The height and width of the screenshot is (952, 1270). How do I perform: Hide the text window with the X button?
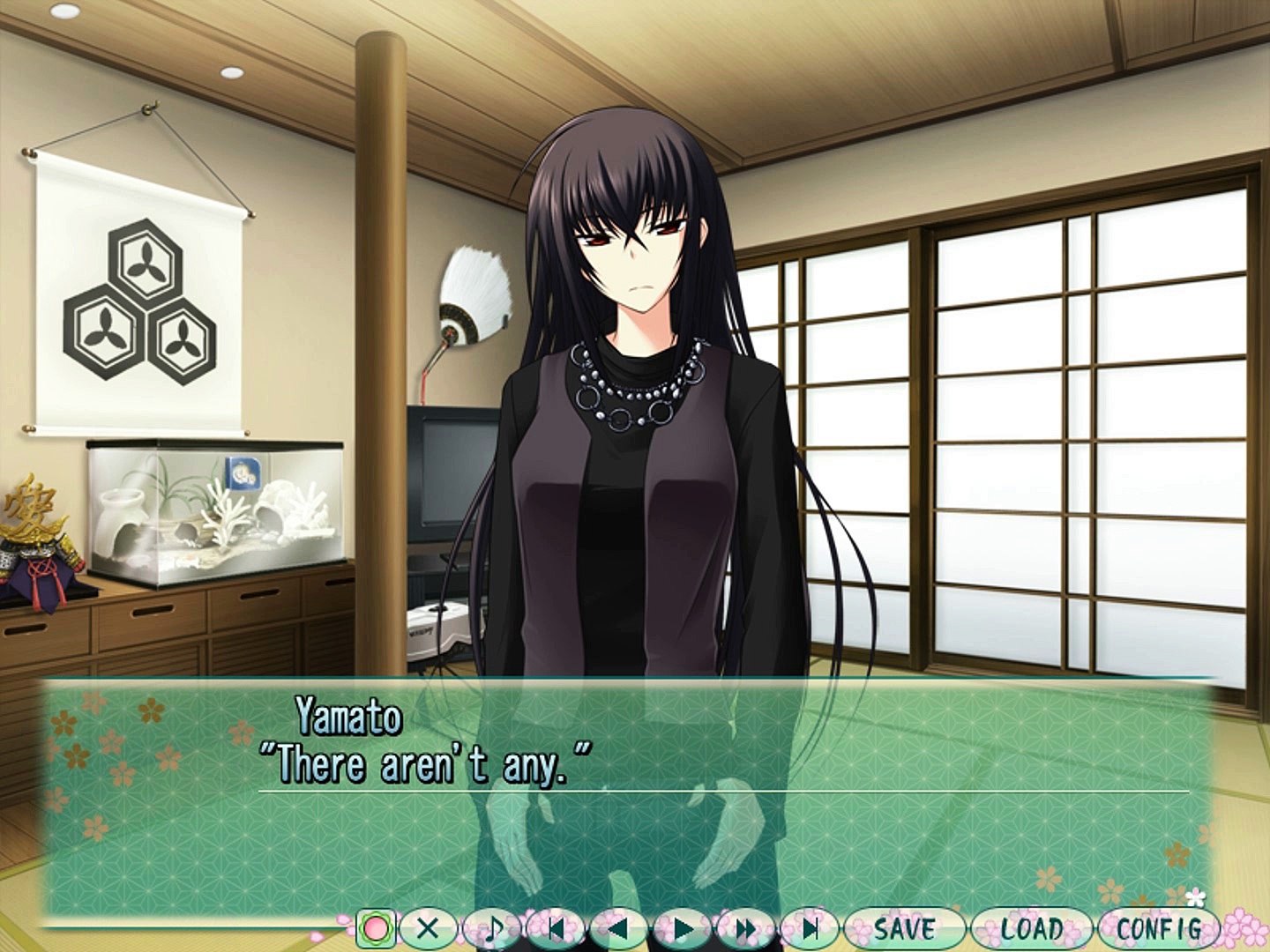click(428, 928)
